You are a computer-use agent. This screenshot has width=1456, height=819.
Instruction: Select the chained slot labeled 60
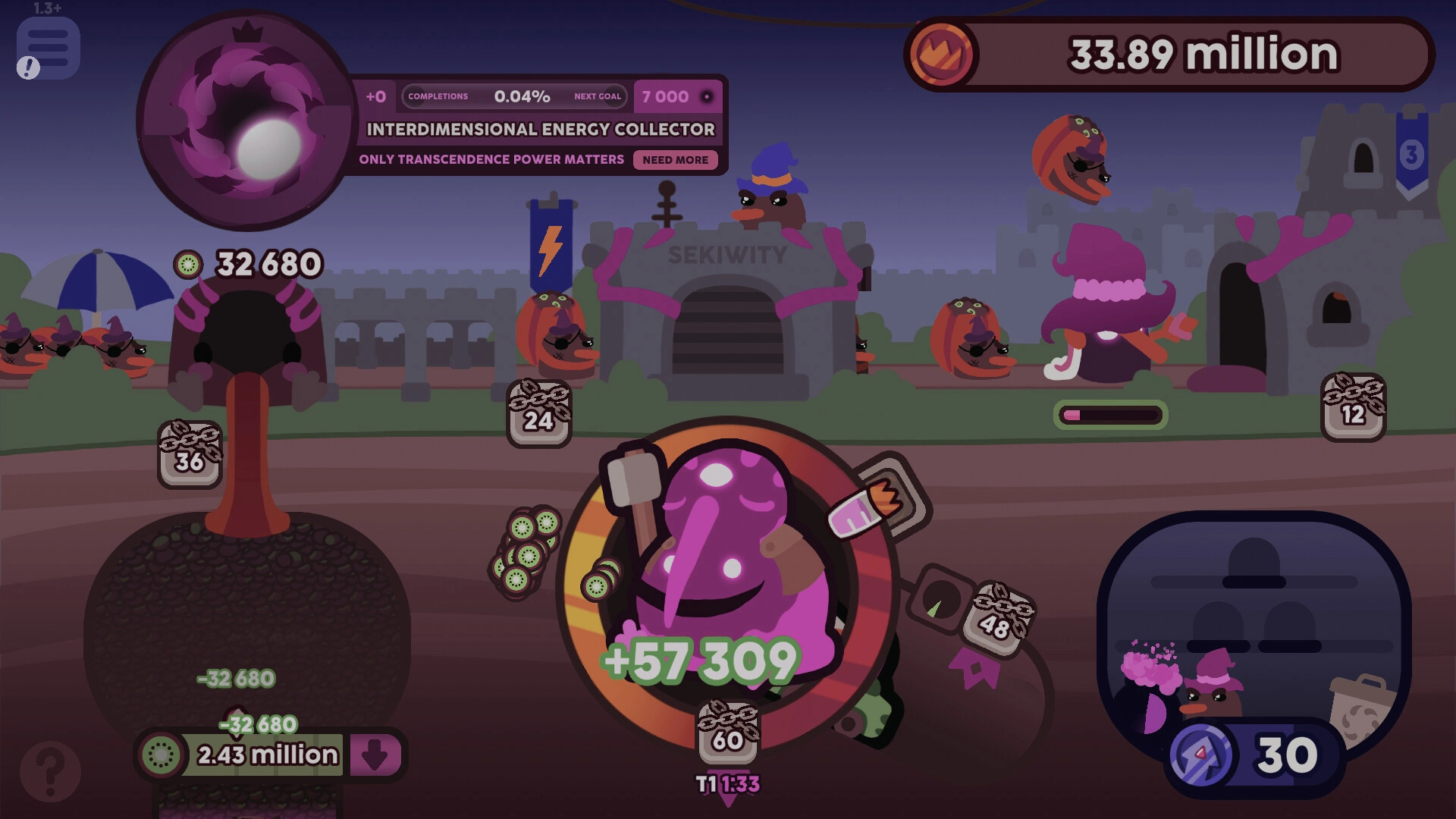click(727, 733)
